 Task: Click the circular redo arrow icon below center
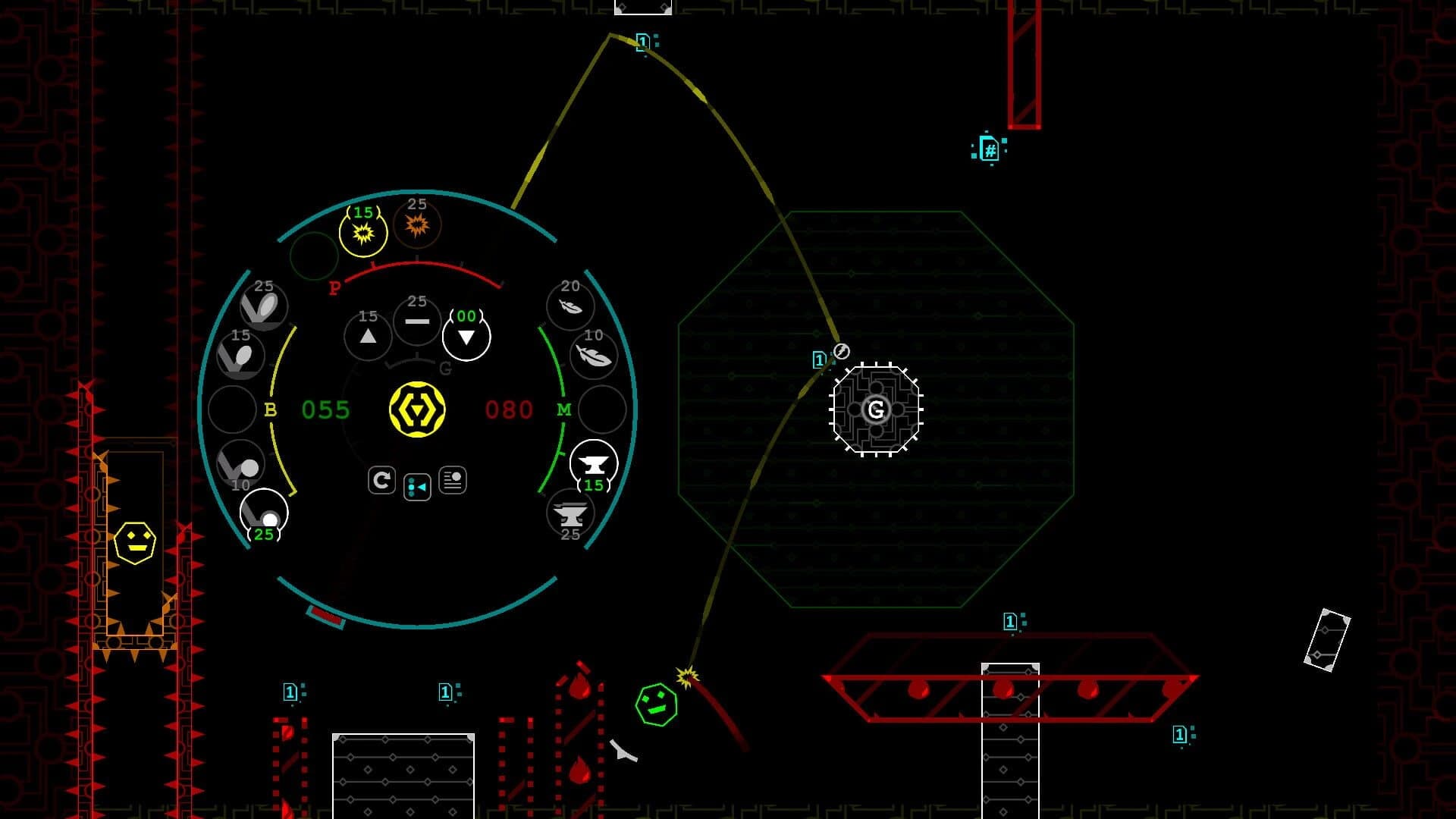coord(381,479)
